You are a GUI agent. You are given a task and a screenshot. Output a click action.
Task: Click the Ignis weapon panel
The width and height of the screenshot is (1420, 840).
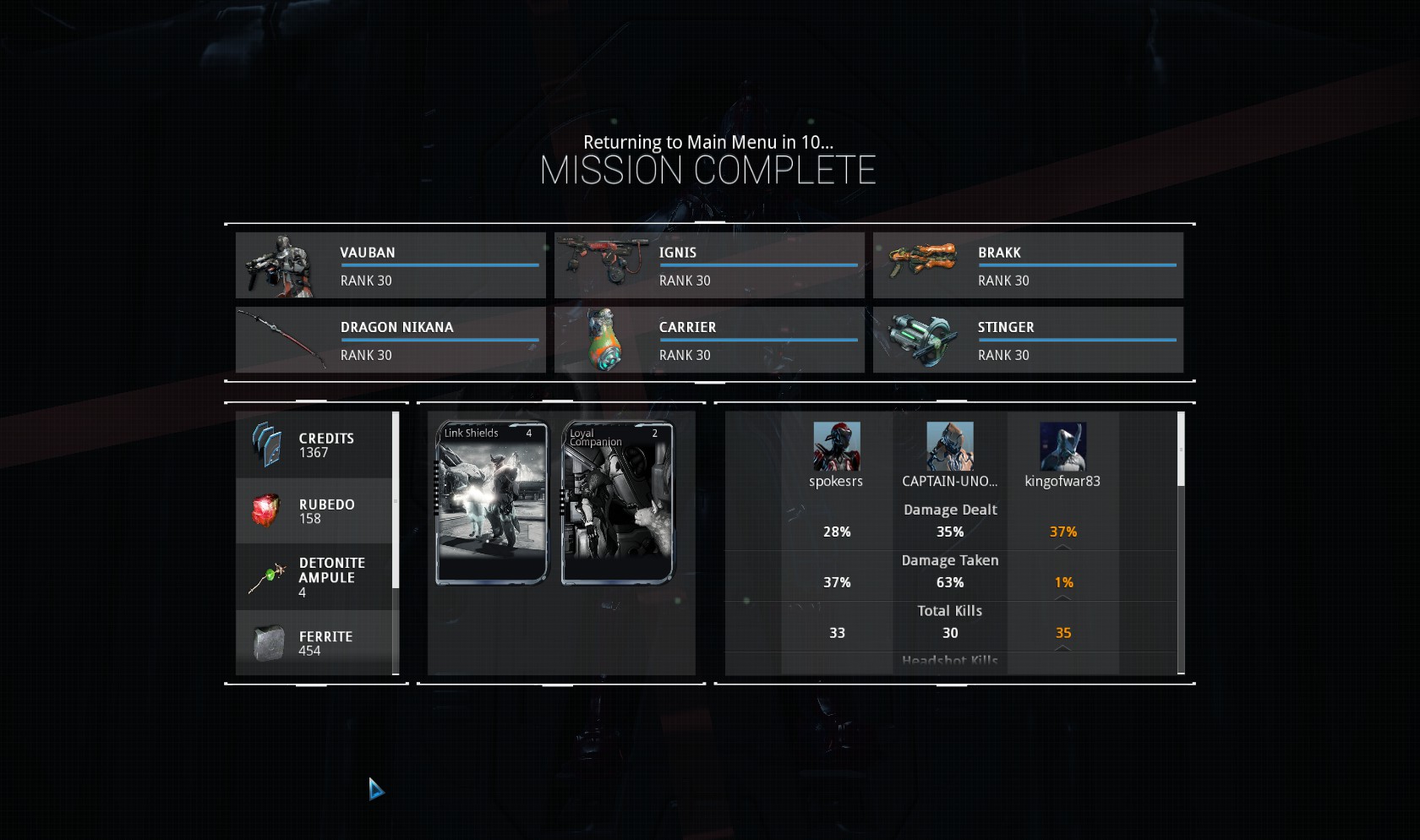tap(709, 265)
